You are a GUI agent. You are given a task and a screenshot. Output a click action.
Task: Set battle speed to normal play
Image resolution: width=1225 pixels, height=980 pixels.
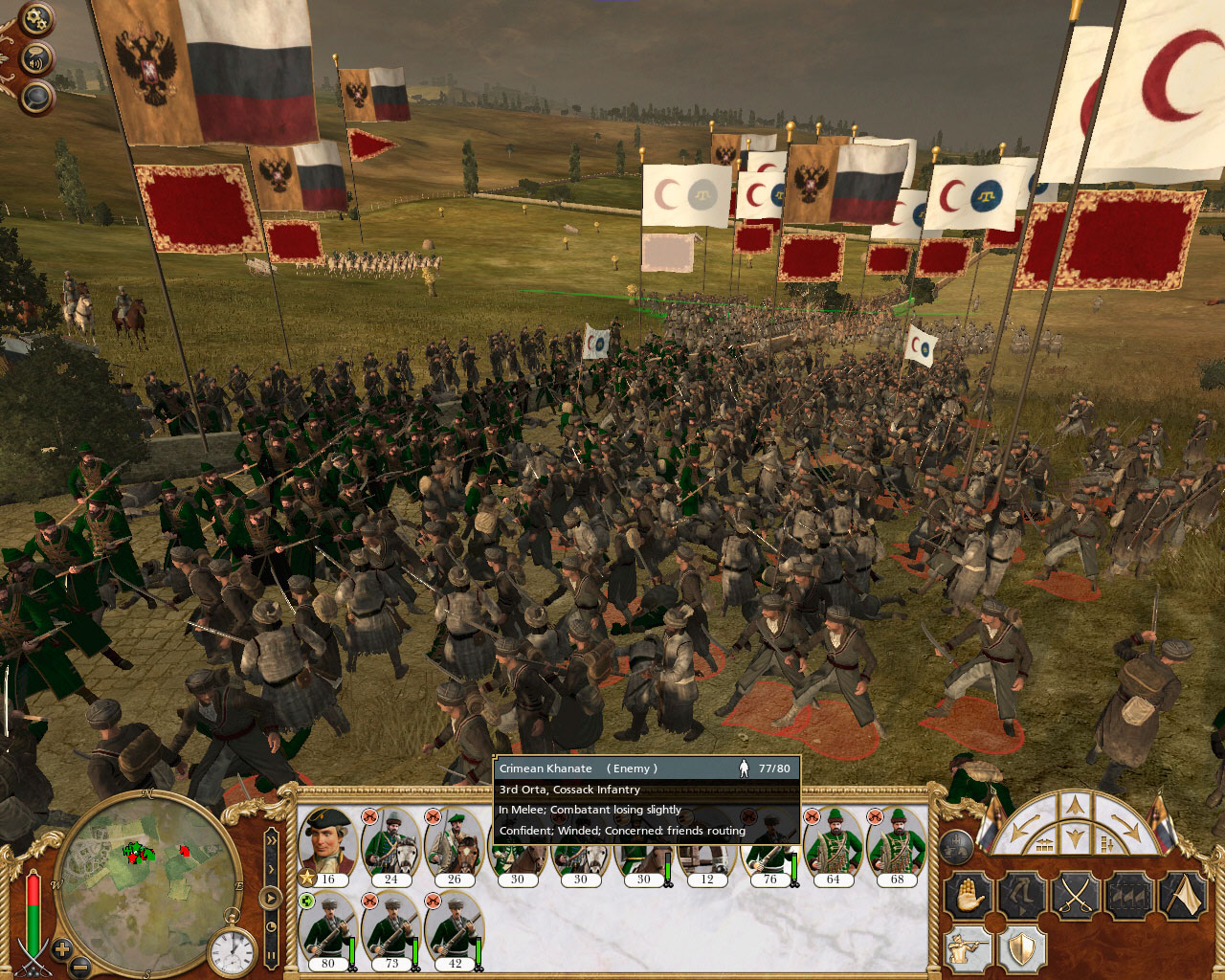[x=271, y=898]
